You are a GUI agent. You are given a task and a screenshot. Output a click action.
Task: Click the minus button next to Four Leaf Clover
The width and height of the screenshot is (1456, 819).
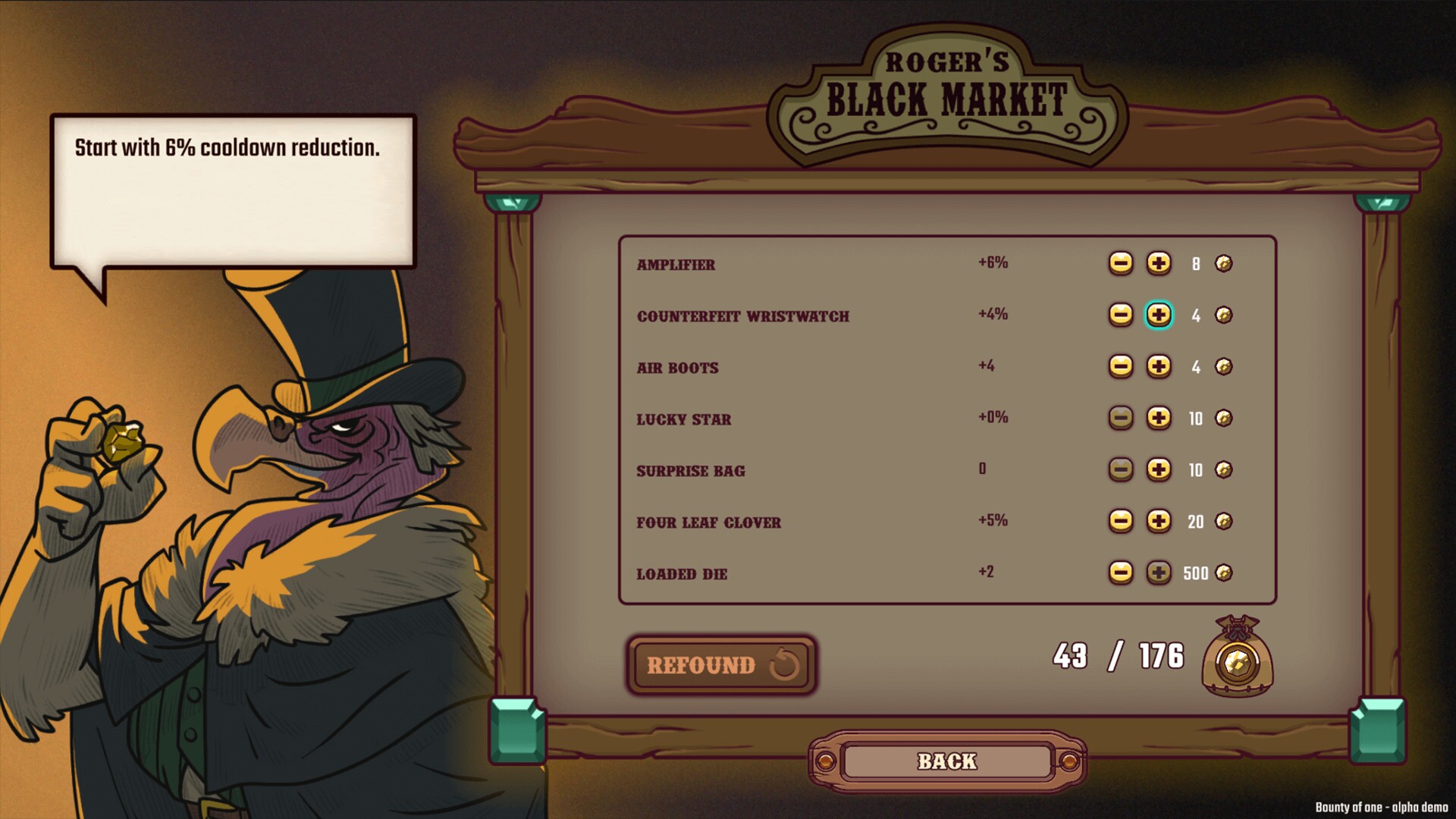coord(1122,522)
